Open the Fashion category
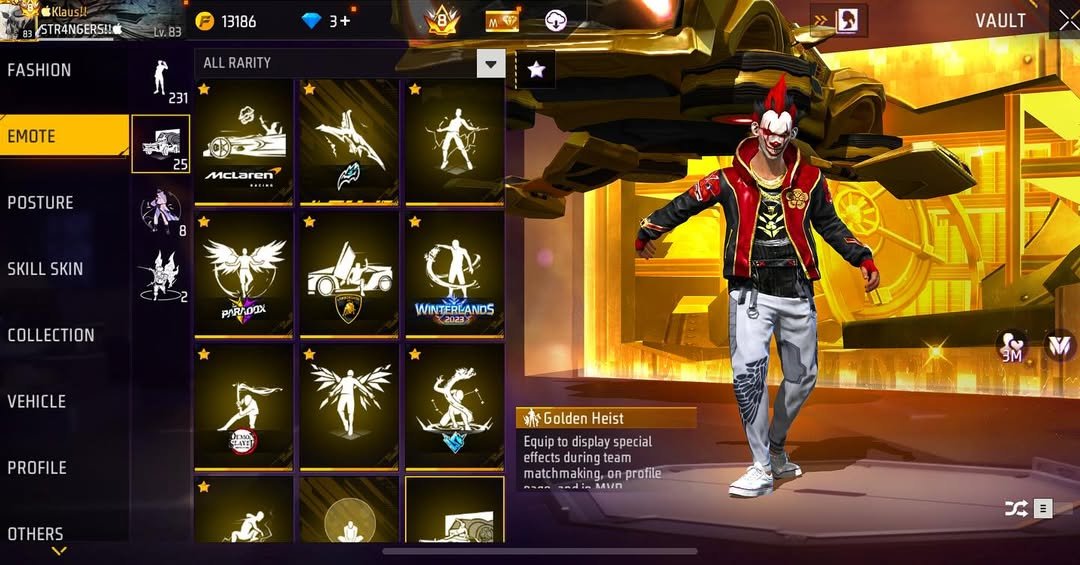Viewport: 1080px width, 565px height. pos(40,70)
